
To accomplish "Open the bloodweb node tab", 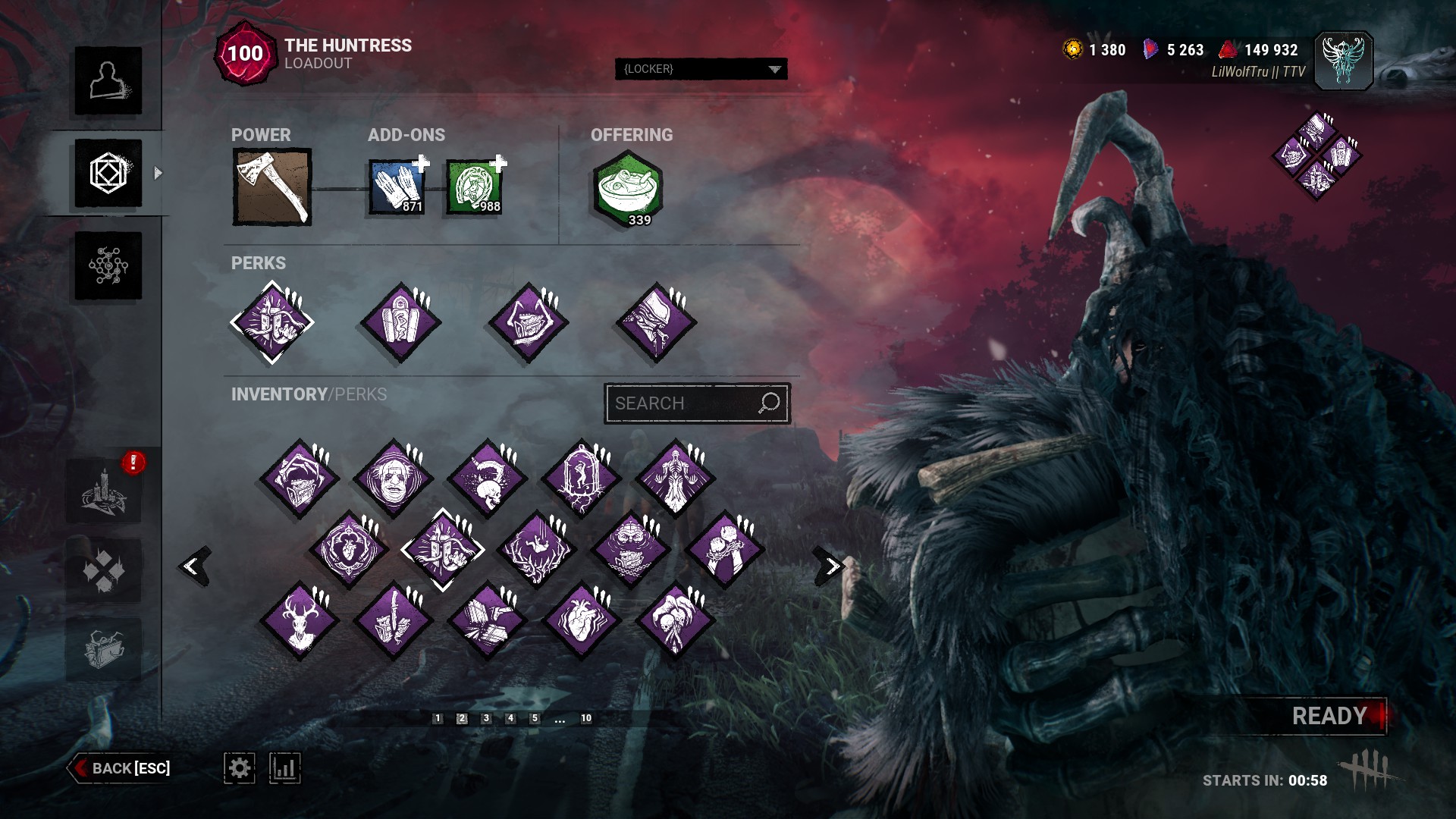I will (x=108, y=265).
